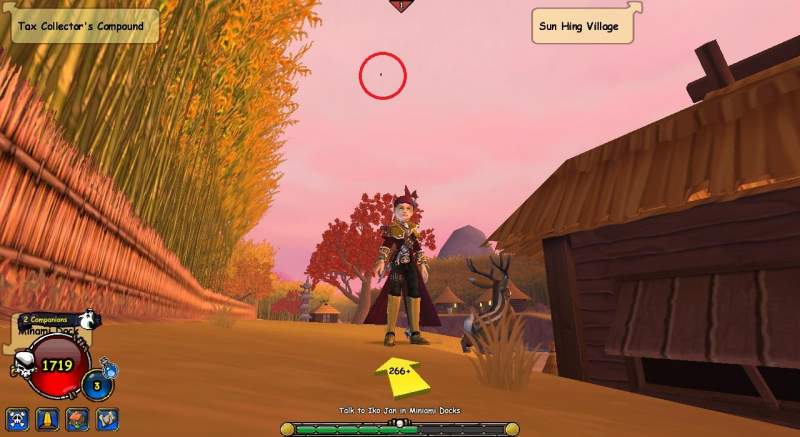The image size is (800, 437).
Task: Click the red notification badge at top
Action: click(401, 5)
